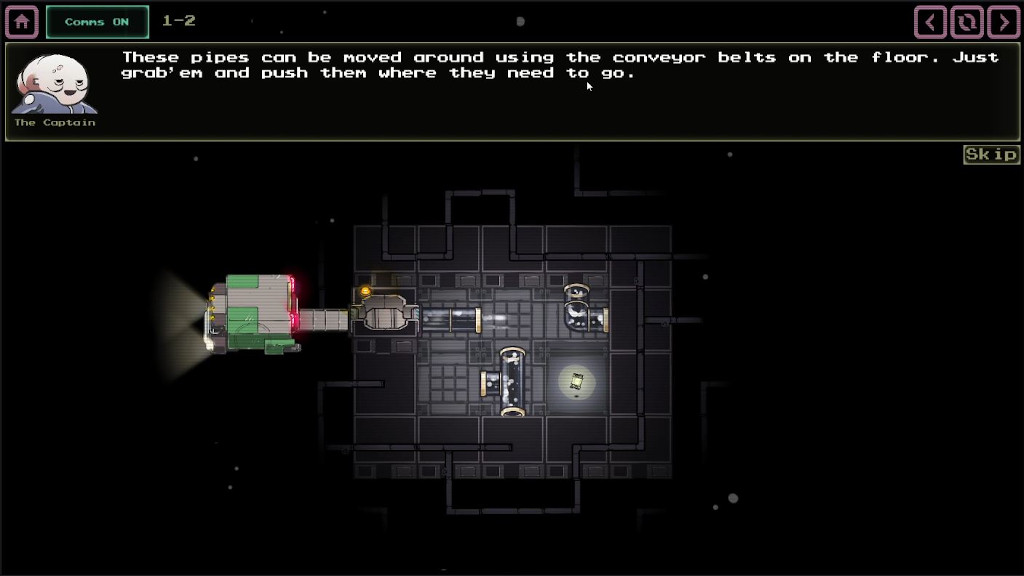Advance to the next level
The height and width of the screenshot is (576, 1024).
pyautogui.click(x=1003, y=21)
